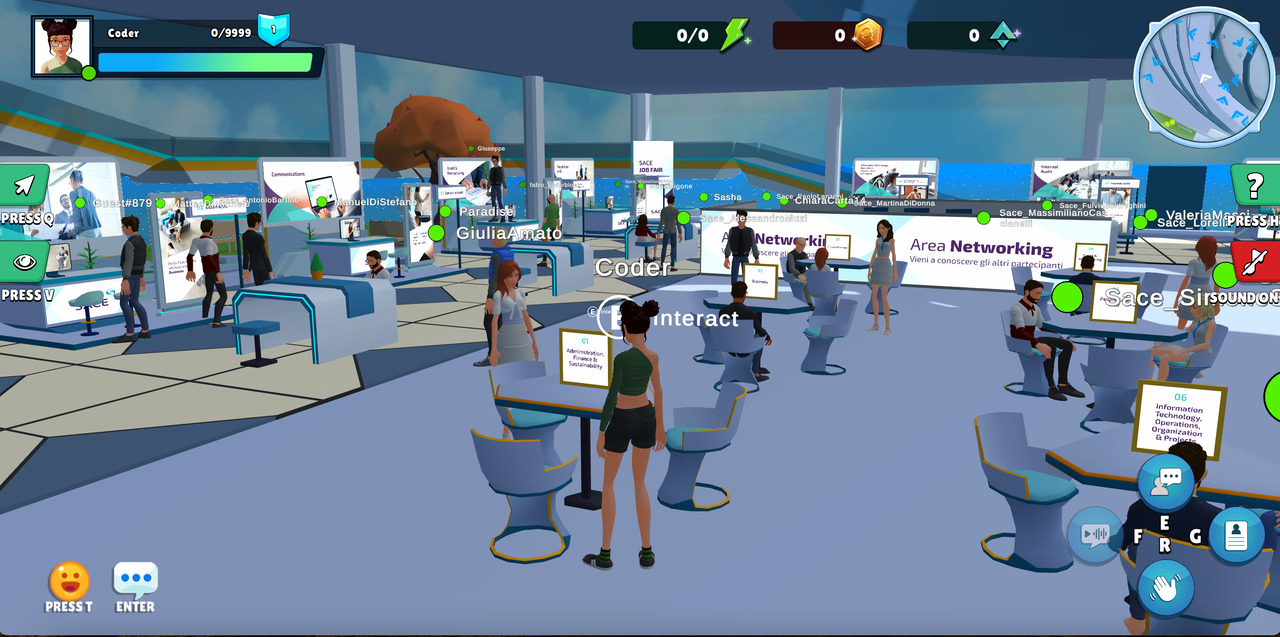The image size is (1280, 637).
Task: Click the circular minimap
Action: pos(1204,77)
